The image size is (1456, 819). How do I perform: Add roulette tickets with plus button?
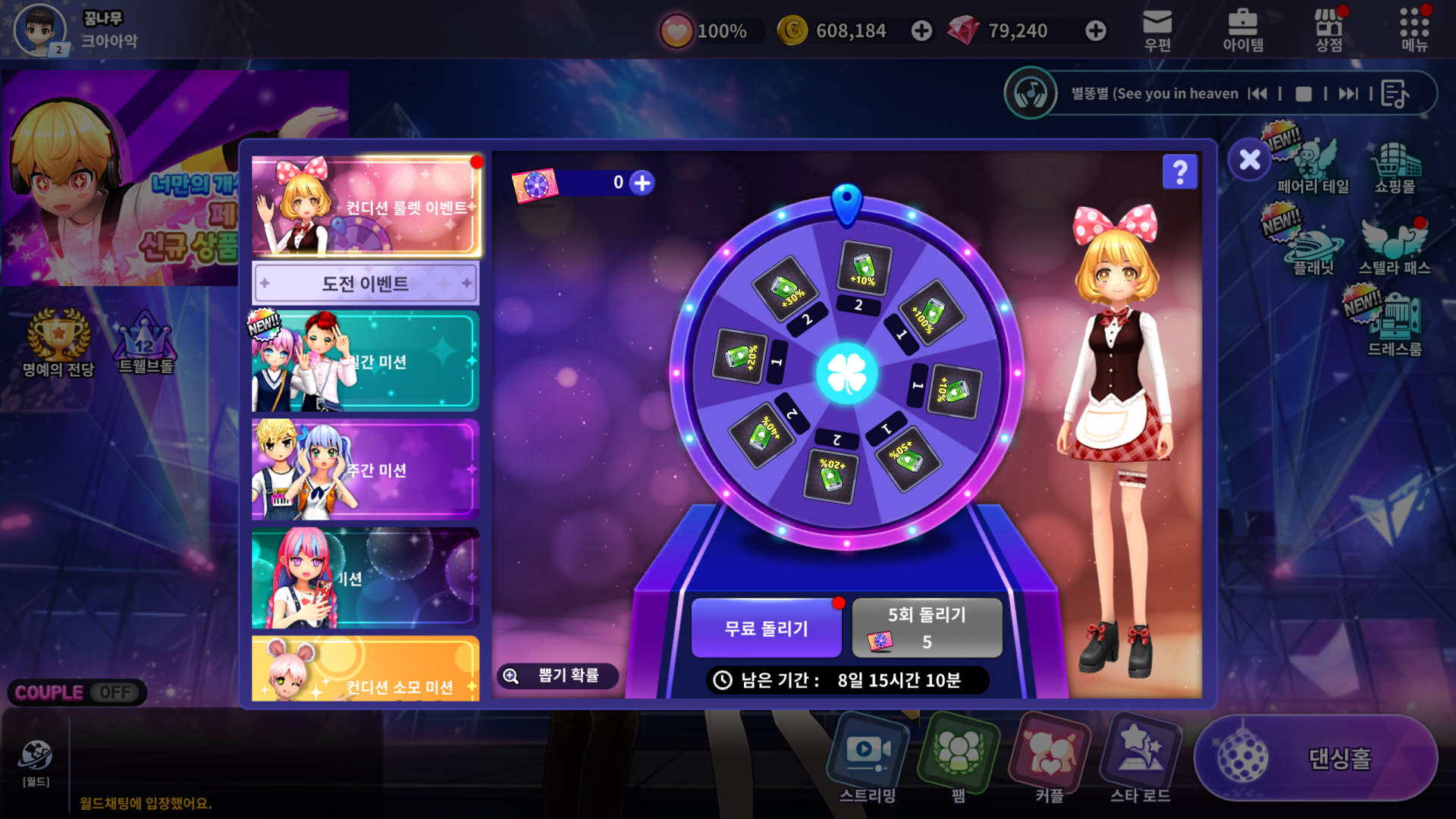(642, 183)
